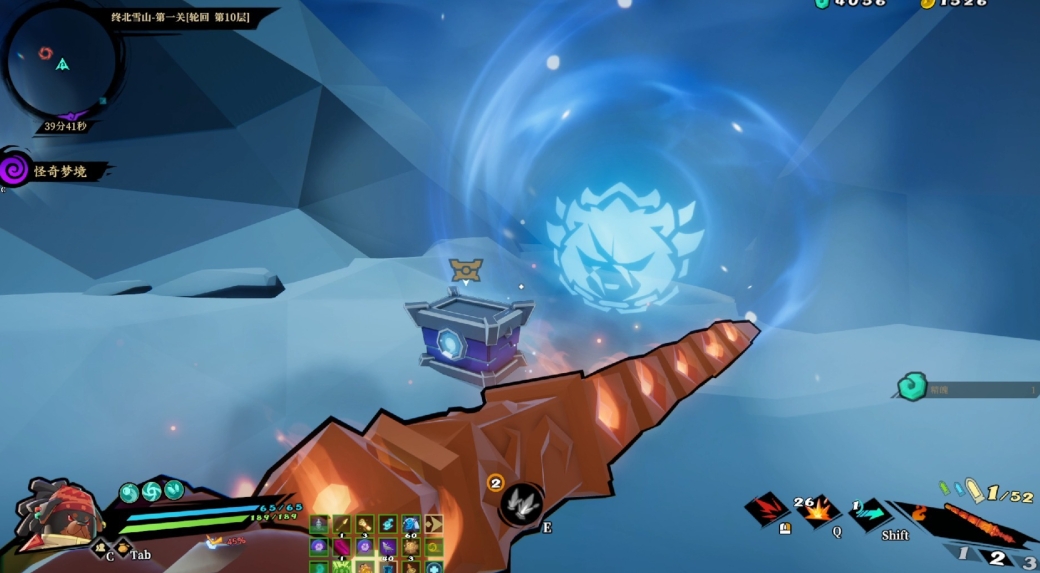This screenshot has width=1040, height=573.
Task: Switch to weapon slot 1
Action: coord(963,553)
